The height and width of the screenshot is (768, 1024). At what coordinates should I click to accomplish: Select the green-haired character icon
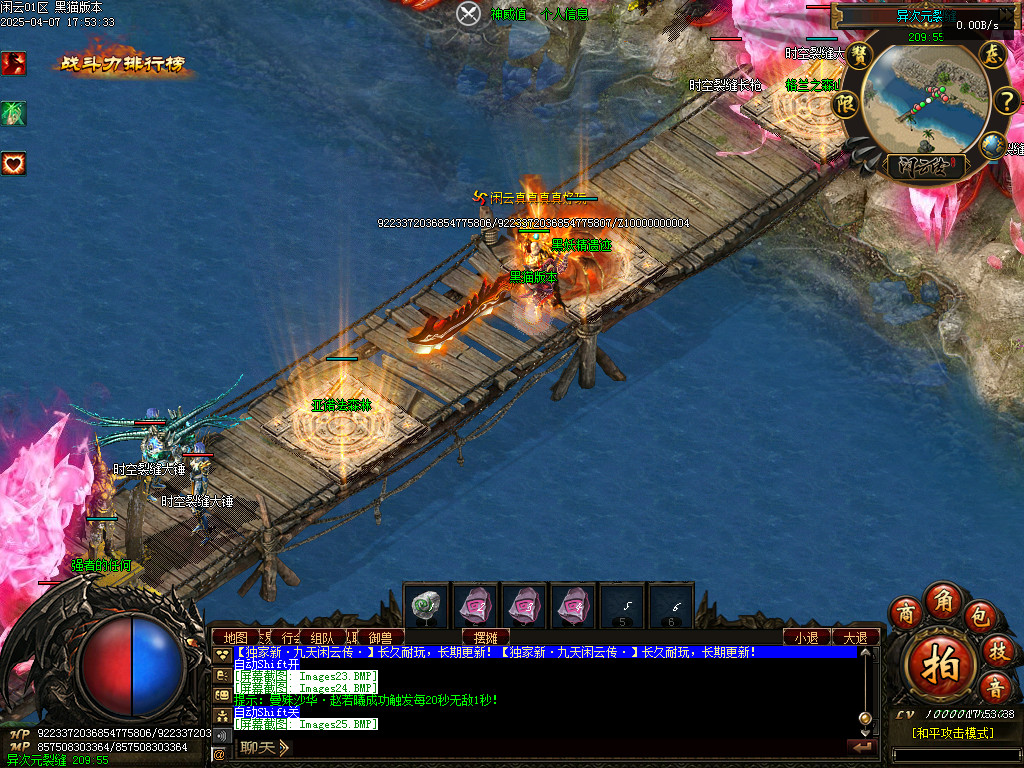coord(14,113)
